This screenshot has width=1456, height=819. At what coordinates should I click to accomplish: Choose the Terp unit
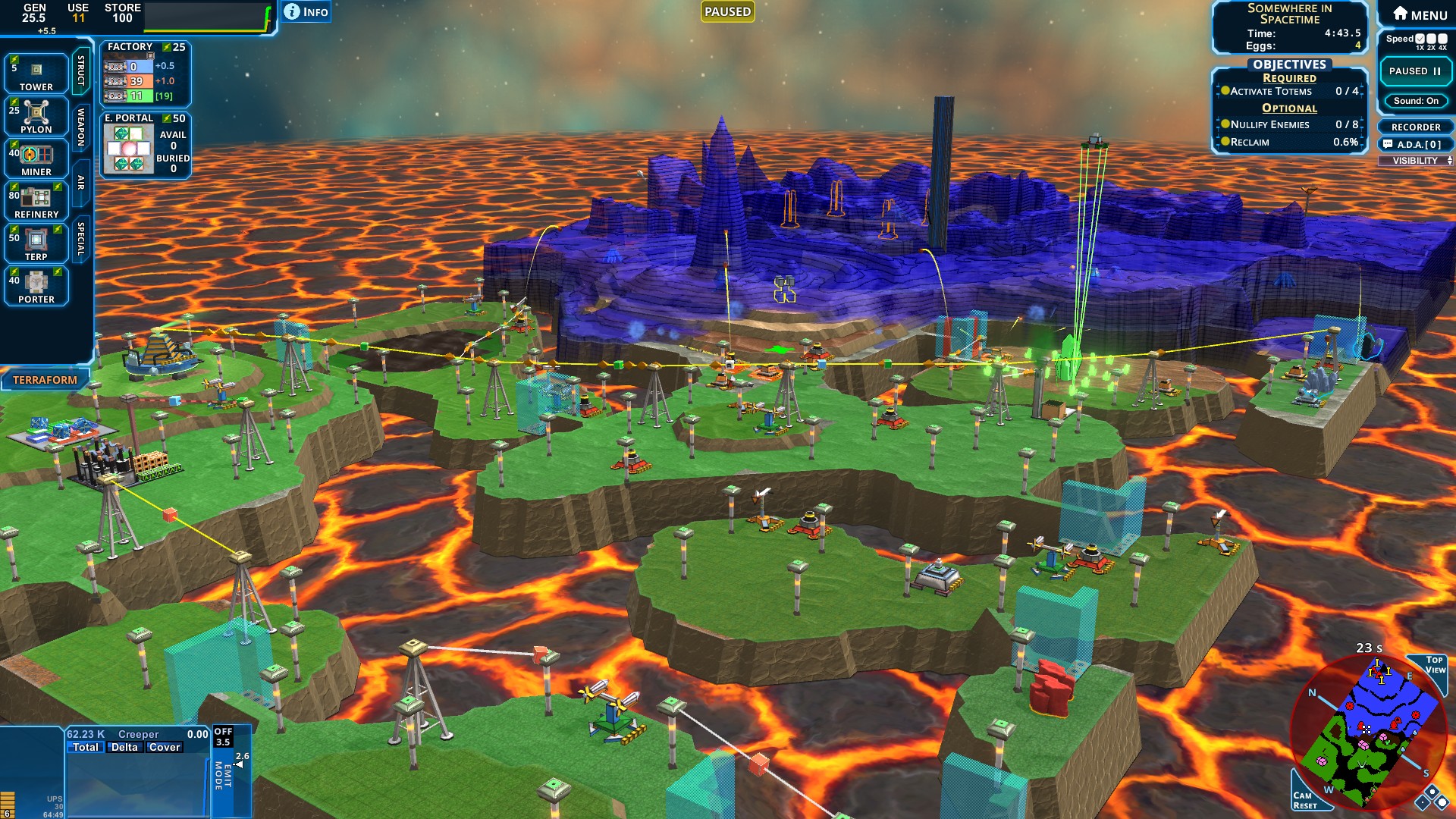click(x=36, y=243)
